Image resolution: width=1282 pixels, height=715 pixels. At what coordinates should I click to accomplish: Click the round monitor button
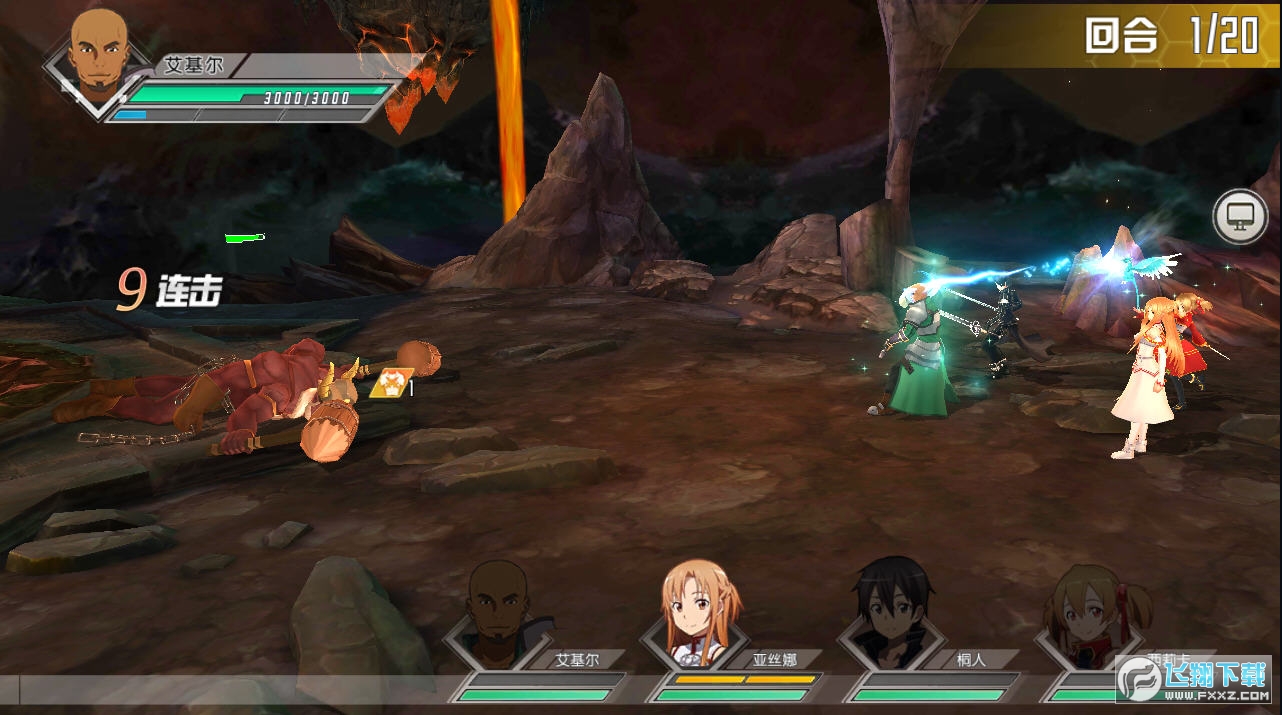[1240, 216]
